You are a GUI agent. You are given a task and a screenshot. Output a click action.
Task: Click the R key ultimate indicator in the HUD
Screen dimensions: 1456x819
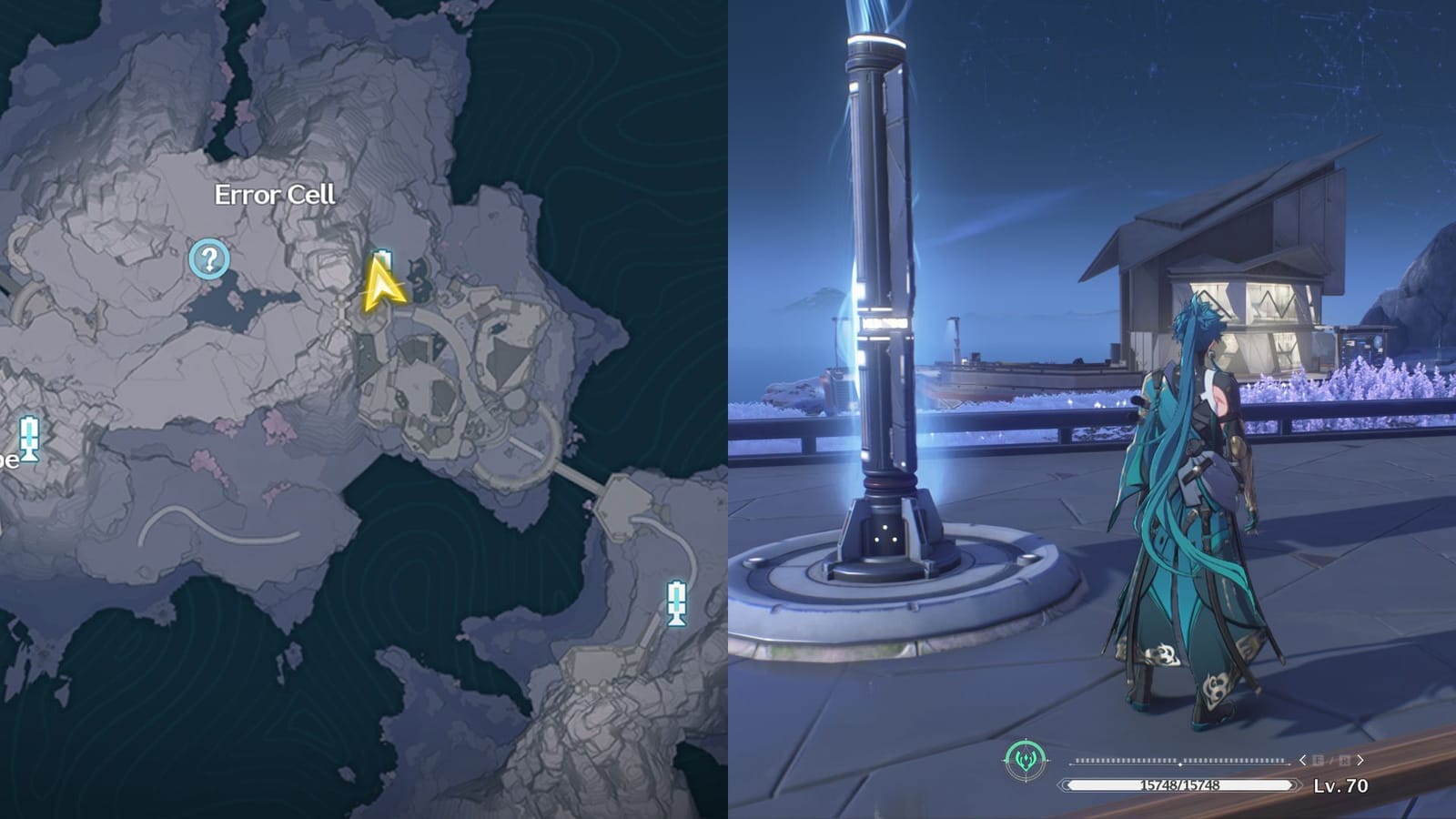click(1344, 760)
